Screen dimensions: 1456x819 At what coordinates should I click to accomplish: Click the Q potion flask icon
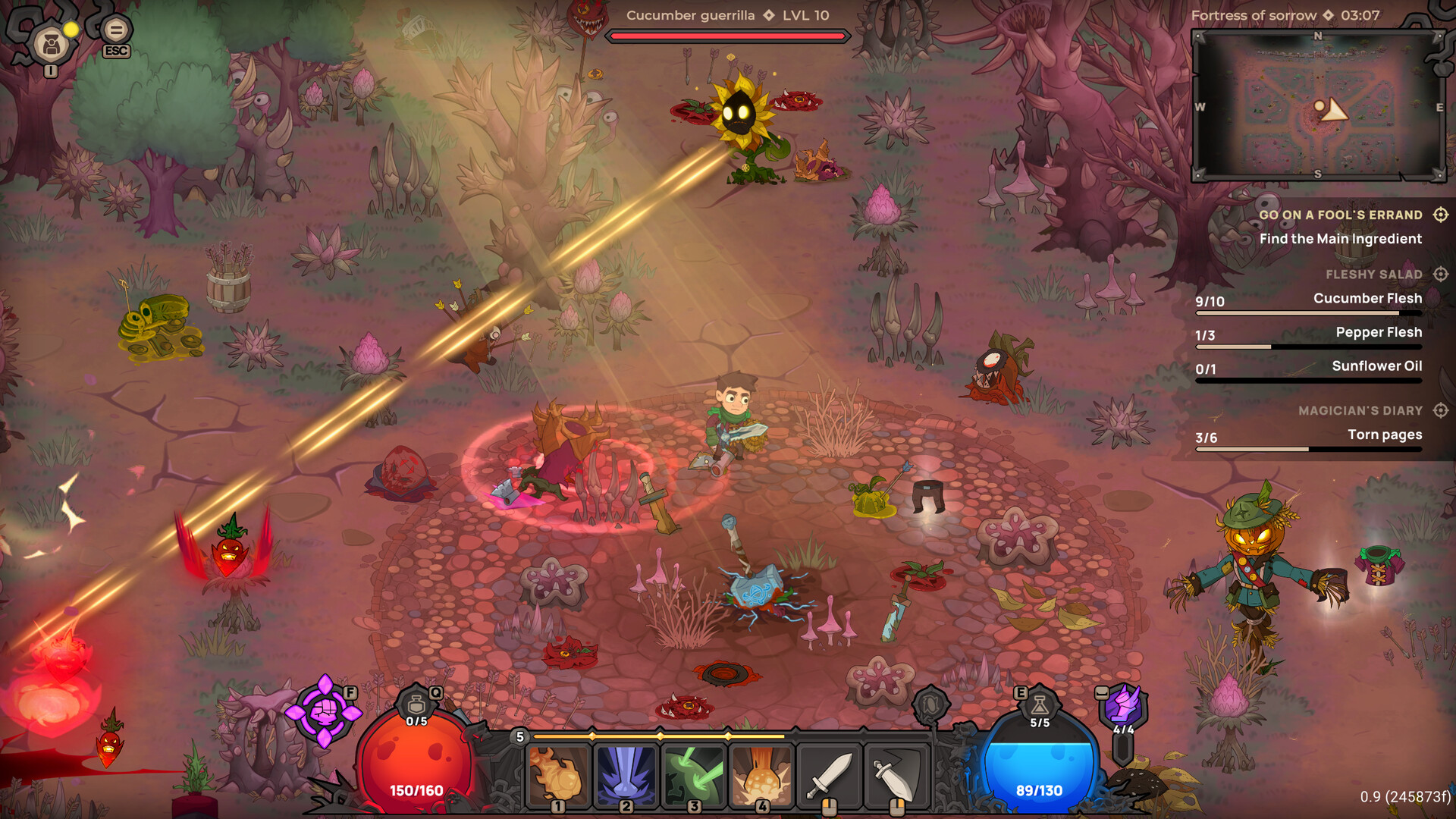click(x=416, y=703)
